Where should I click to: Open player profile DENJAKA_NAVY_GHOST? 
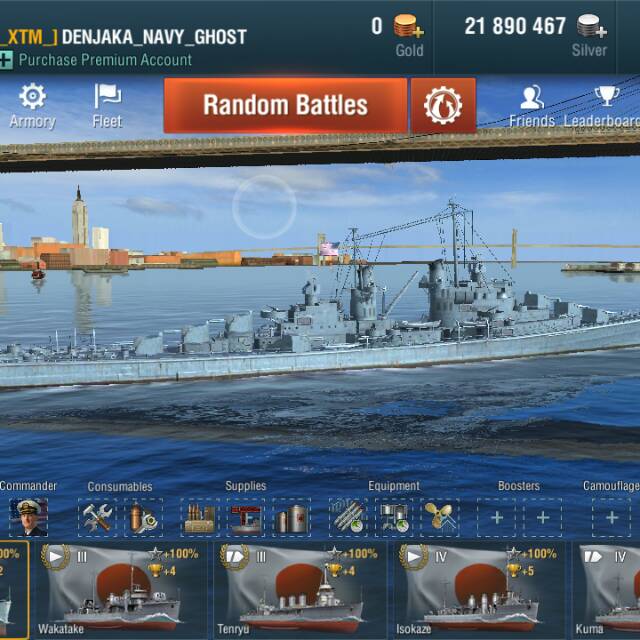[x=153, y=37]
